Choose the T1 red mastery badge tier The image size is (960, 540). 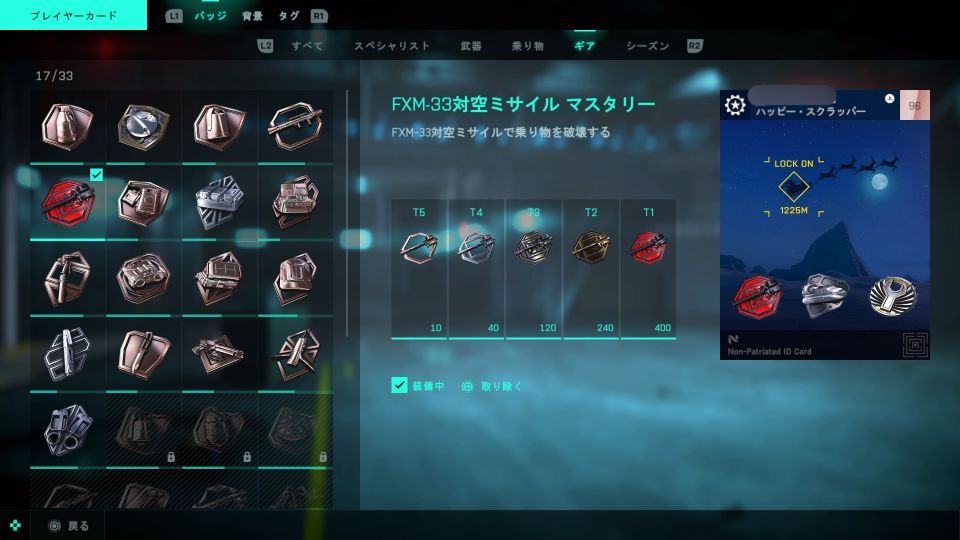pos(648,248)
